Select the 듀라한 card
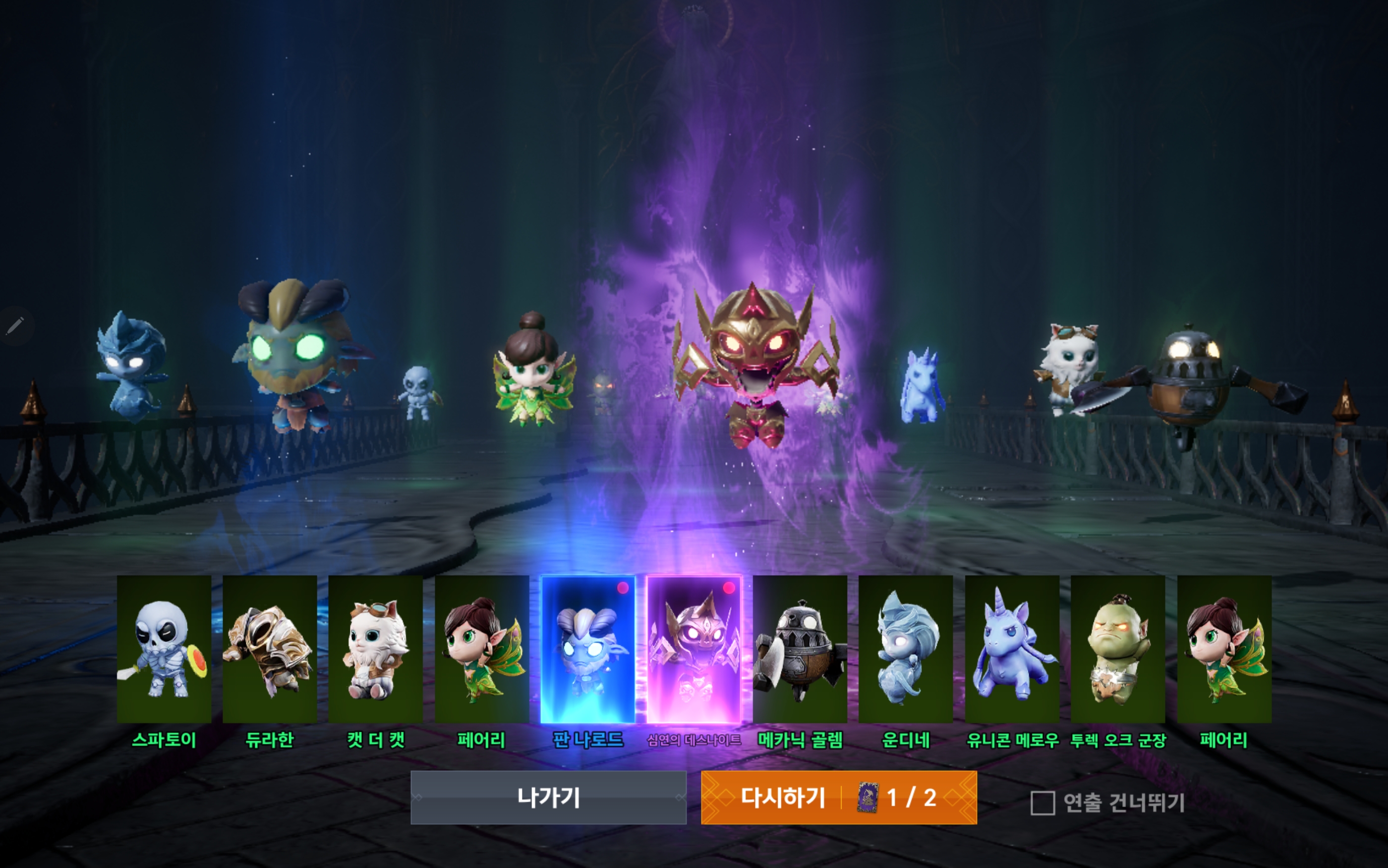The image size is (1388, 868). [271, 649]
